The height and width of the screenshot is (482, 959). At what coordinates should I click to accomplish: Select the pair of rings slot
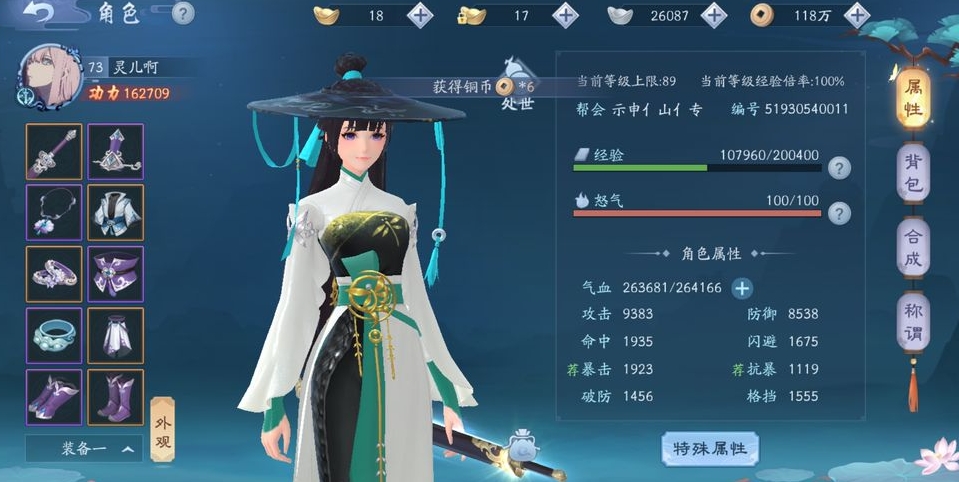pyautogui.click(x=54, y=273)
